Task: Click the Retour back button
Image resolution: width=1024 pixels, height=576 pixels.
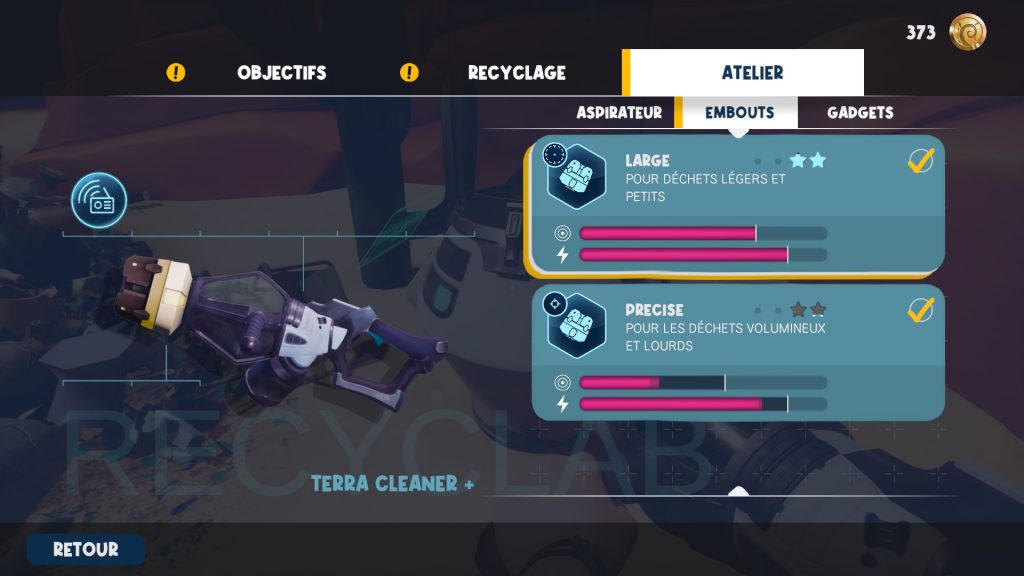Action: tap(86, 549)
